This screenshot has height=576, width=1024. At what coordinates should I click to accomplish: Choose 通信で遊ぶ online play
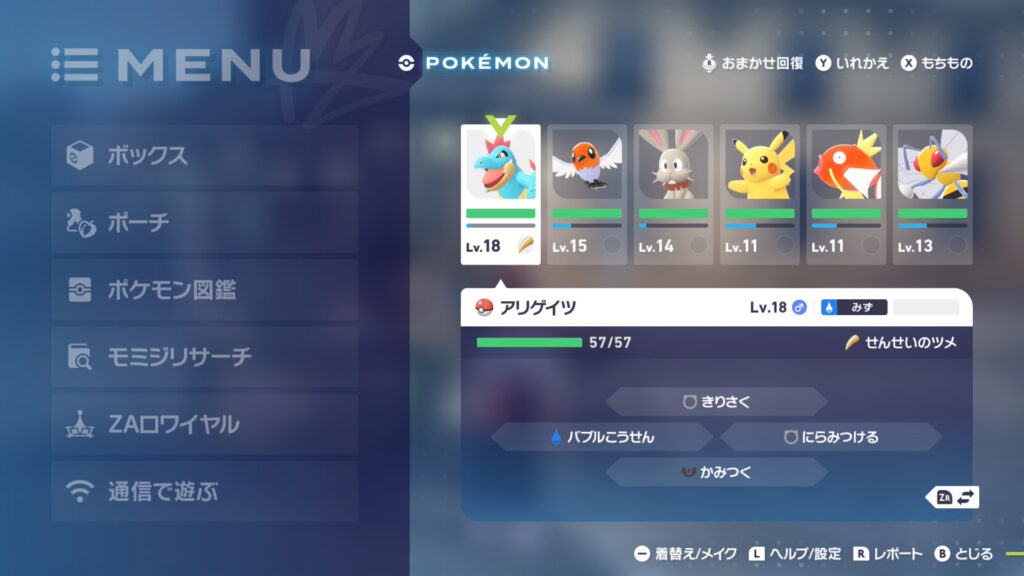(x=204, y=491)
